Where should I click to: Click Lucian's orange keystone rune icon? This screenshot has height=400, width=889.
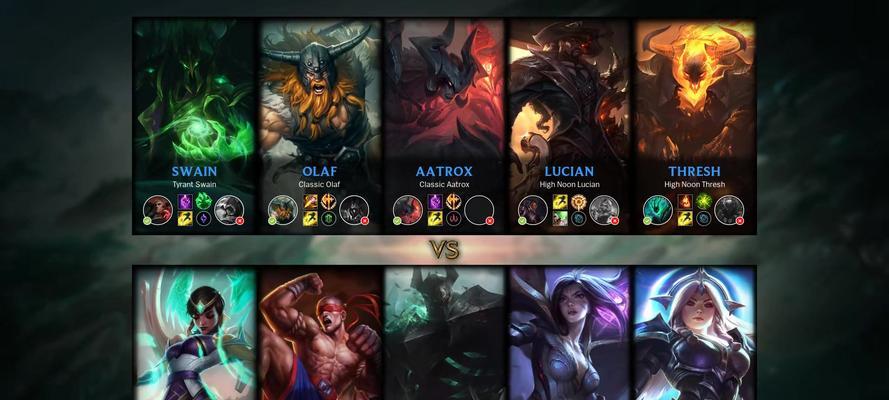point(578,202)
